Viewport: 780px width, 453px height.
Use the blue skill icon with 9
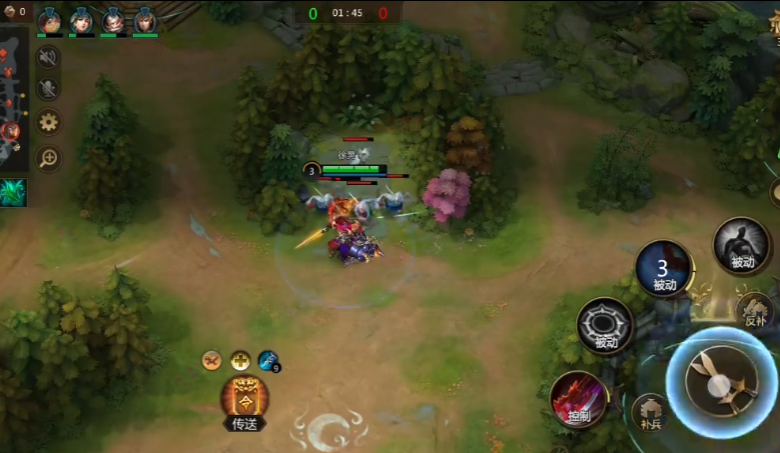(268, 360)
